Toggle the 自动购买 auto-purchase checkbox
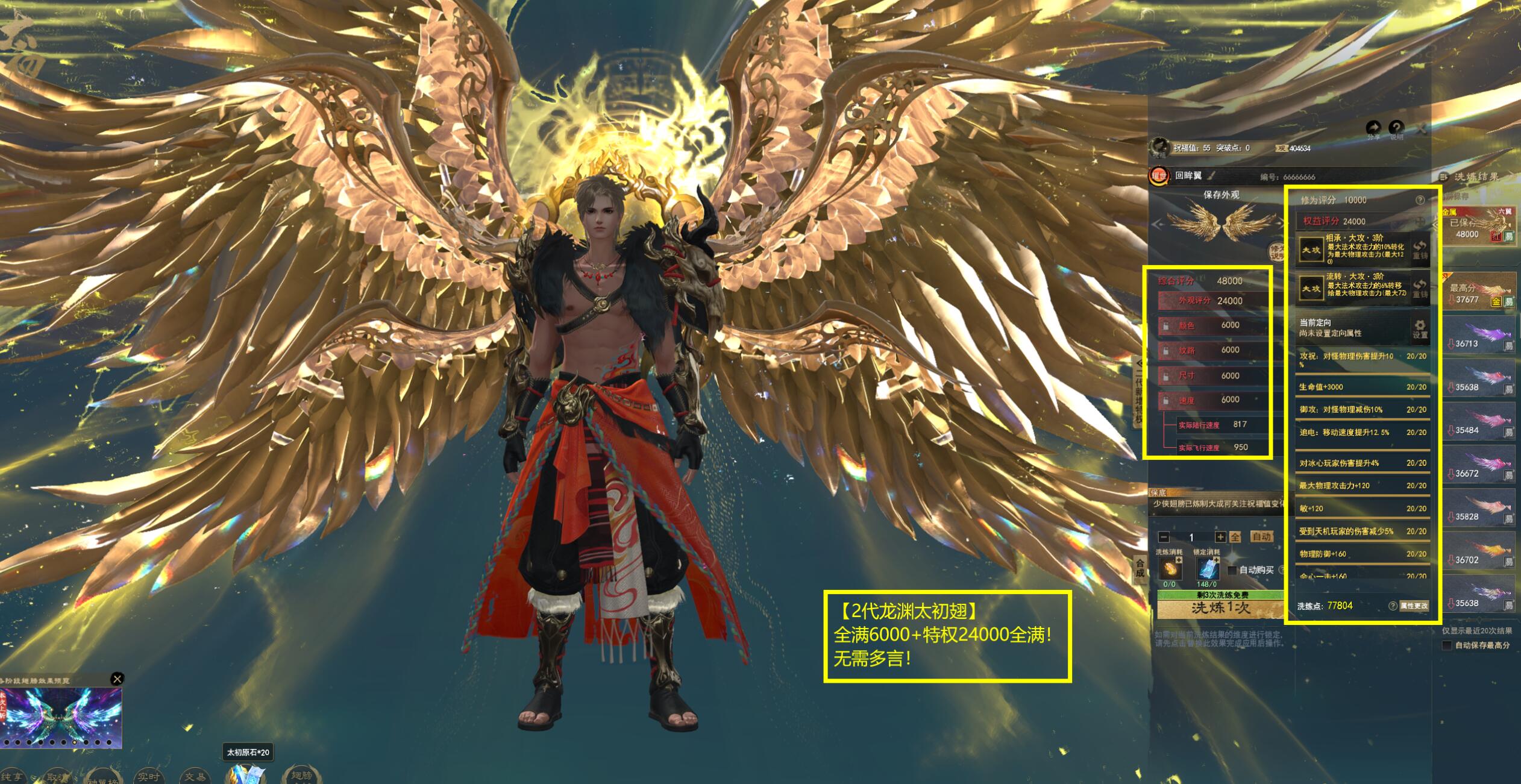This screenshot has width=1521, height=784. [x=1232, y=570]
